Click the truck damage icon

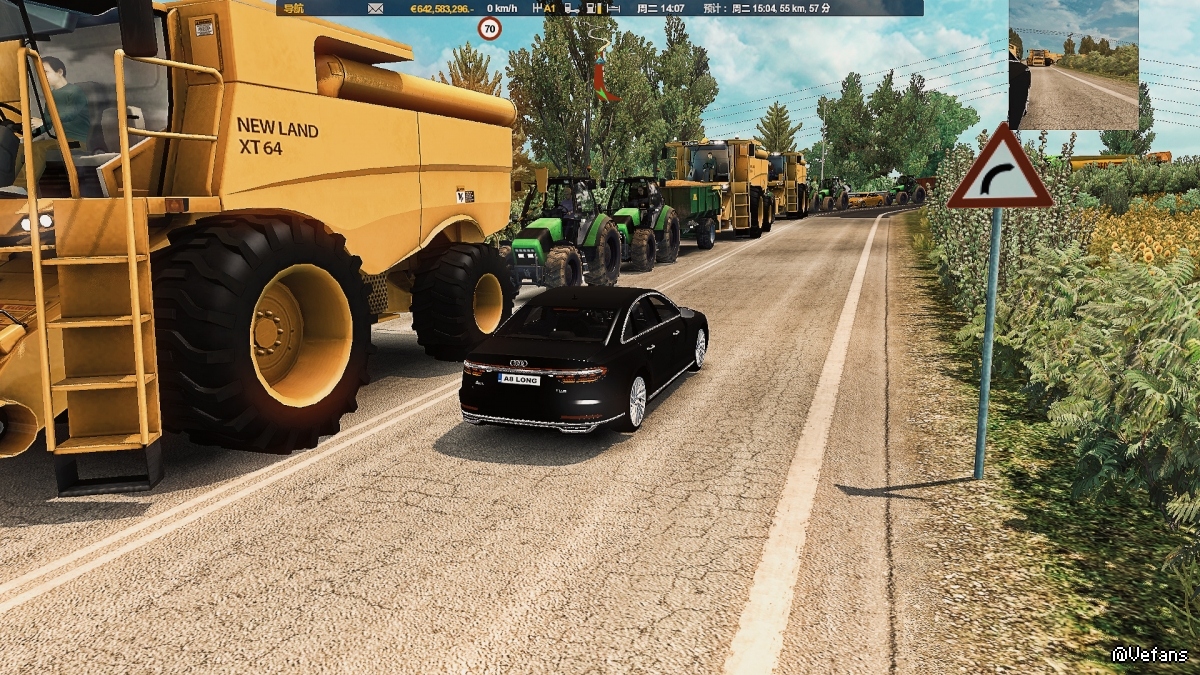point(571,8)
